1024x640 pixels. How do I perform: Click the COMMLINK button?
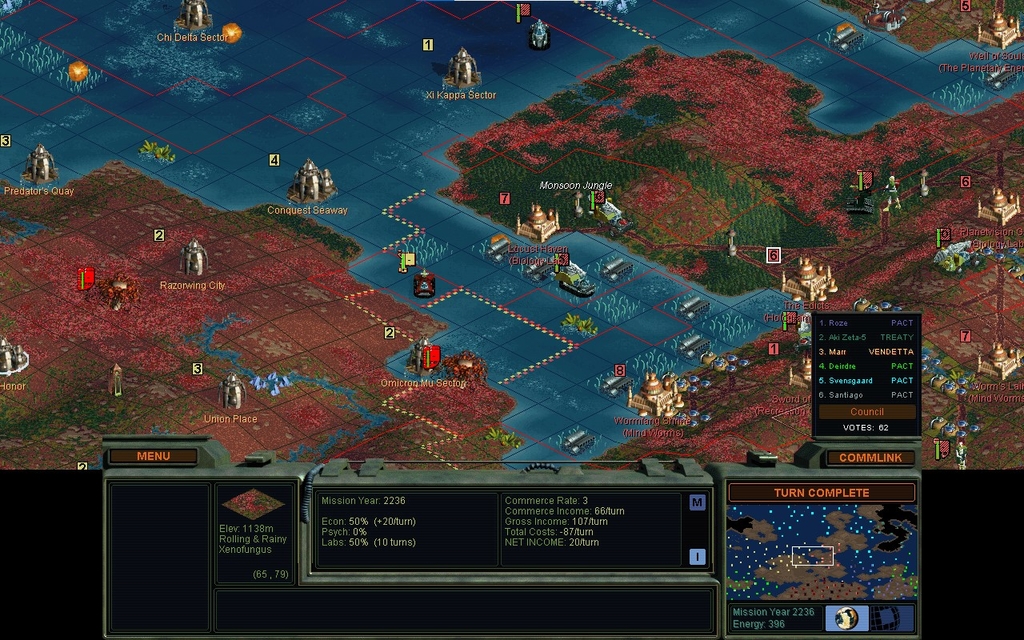click(870, 458)
